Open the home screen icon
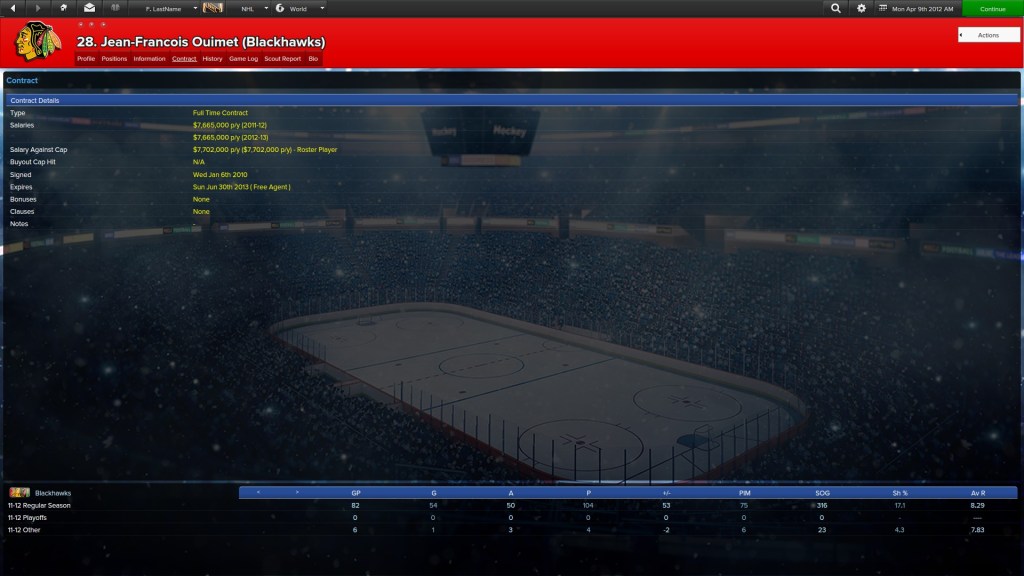The height and width of the screenshot is (576, 1024). pos(64,8)
